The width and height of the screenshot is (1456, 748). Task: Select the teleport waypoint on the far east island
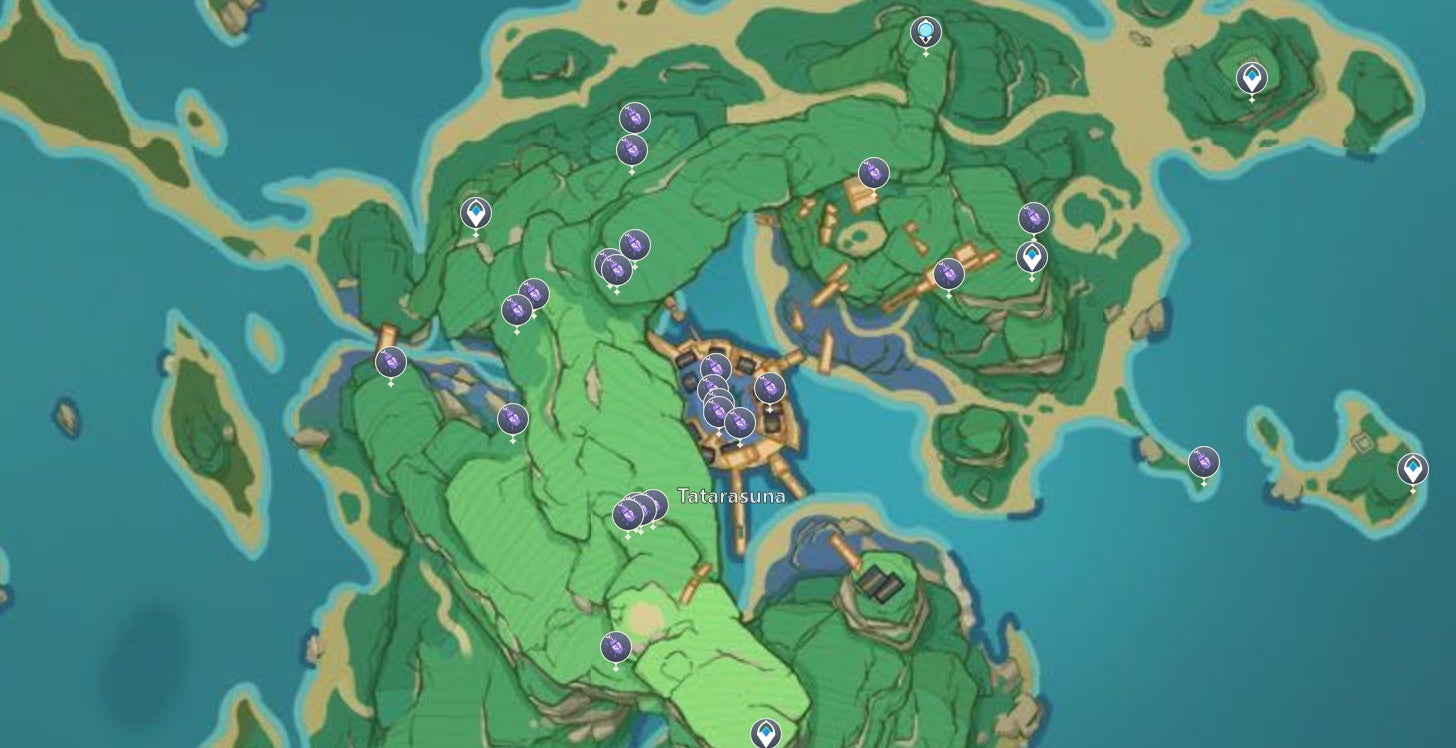1412,467
